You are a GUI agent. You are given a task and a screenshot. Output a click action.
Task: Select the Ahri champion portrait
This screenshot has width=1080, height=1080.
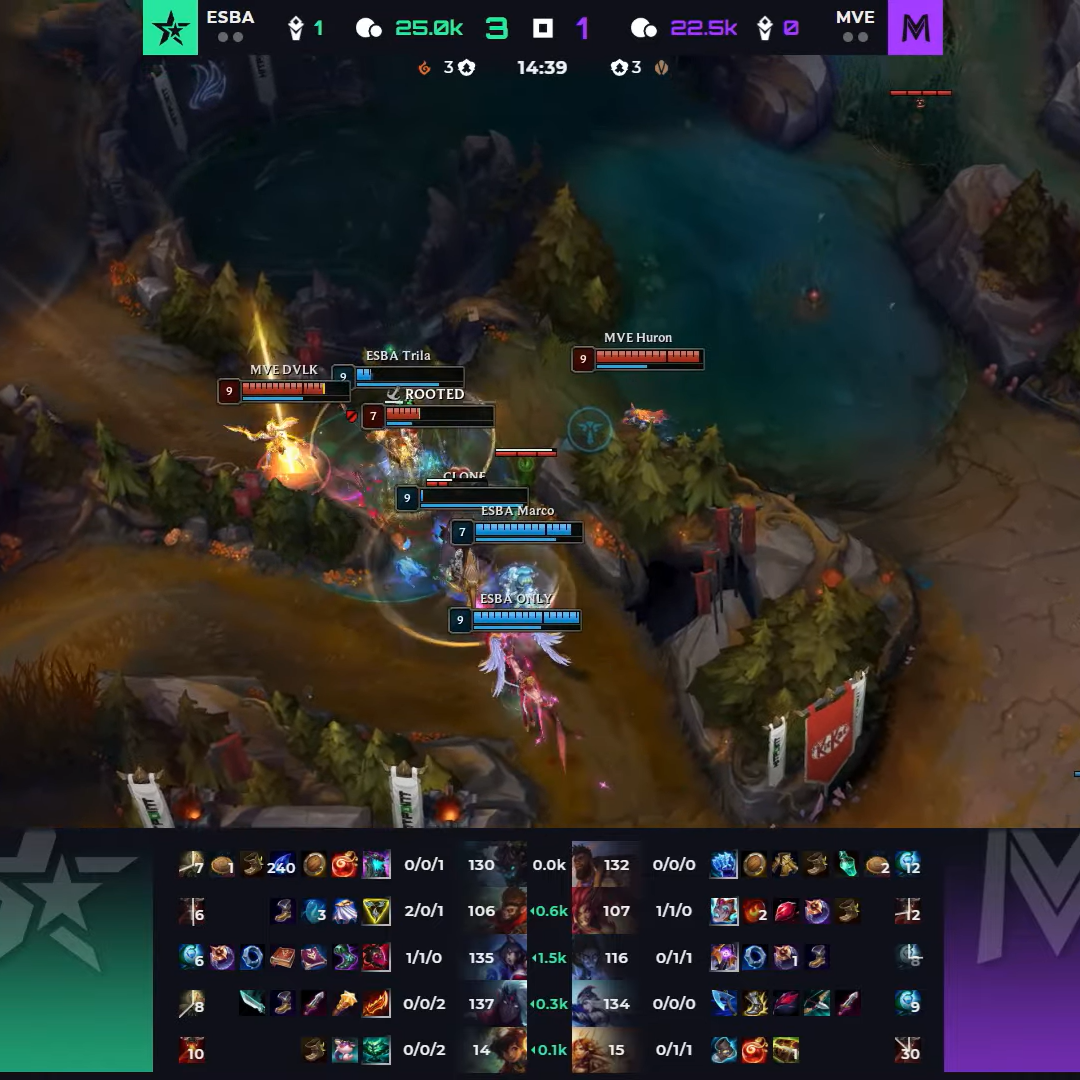(512, 957)
